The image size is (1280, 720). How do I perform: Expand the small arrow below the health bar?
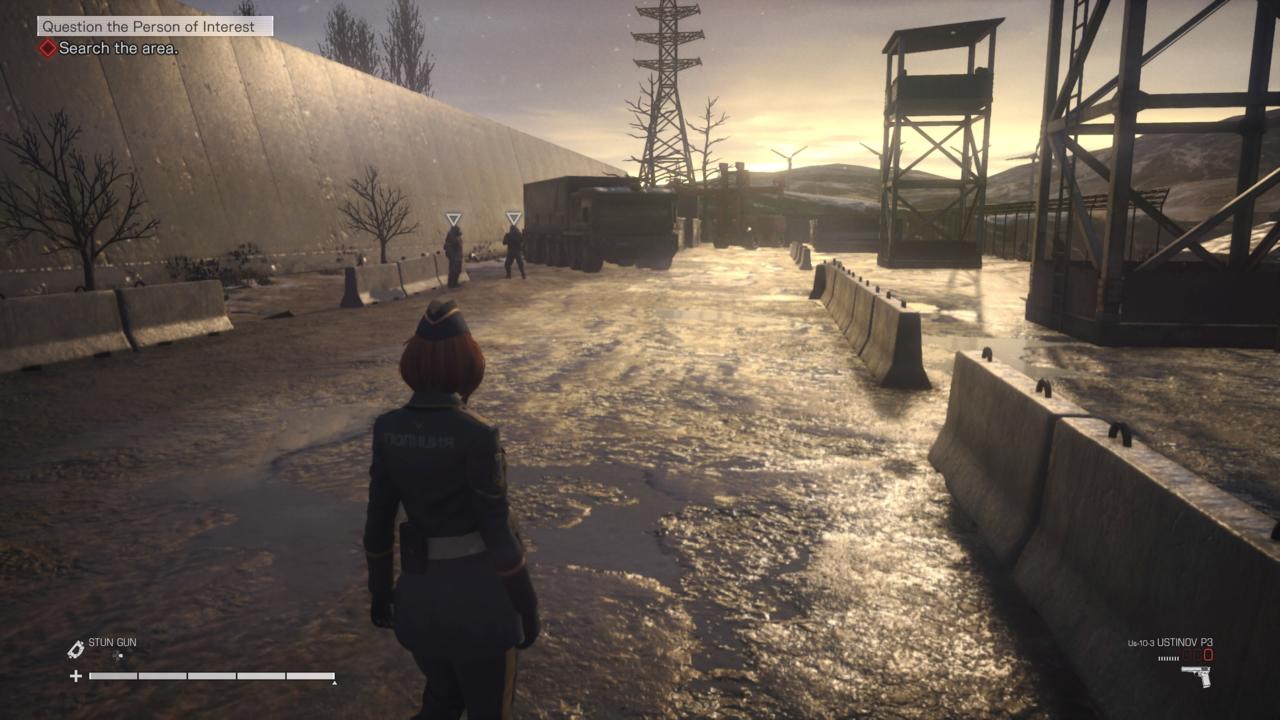click(335, 683)
